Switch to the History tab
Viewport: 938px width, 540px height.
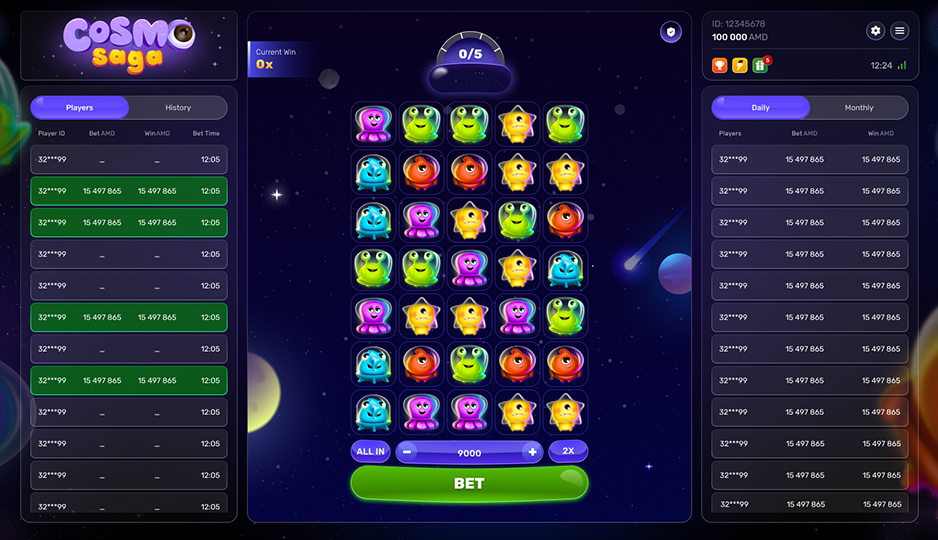[x=178, y=108]
